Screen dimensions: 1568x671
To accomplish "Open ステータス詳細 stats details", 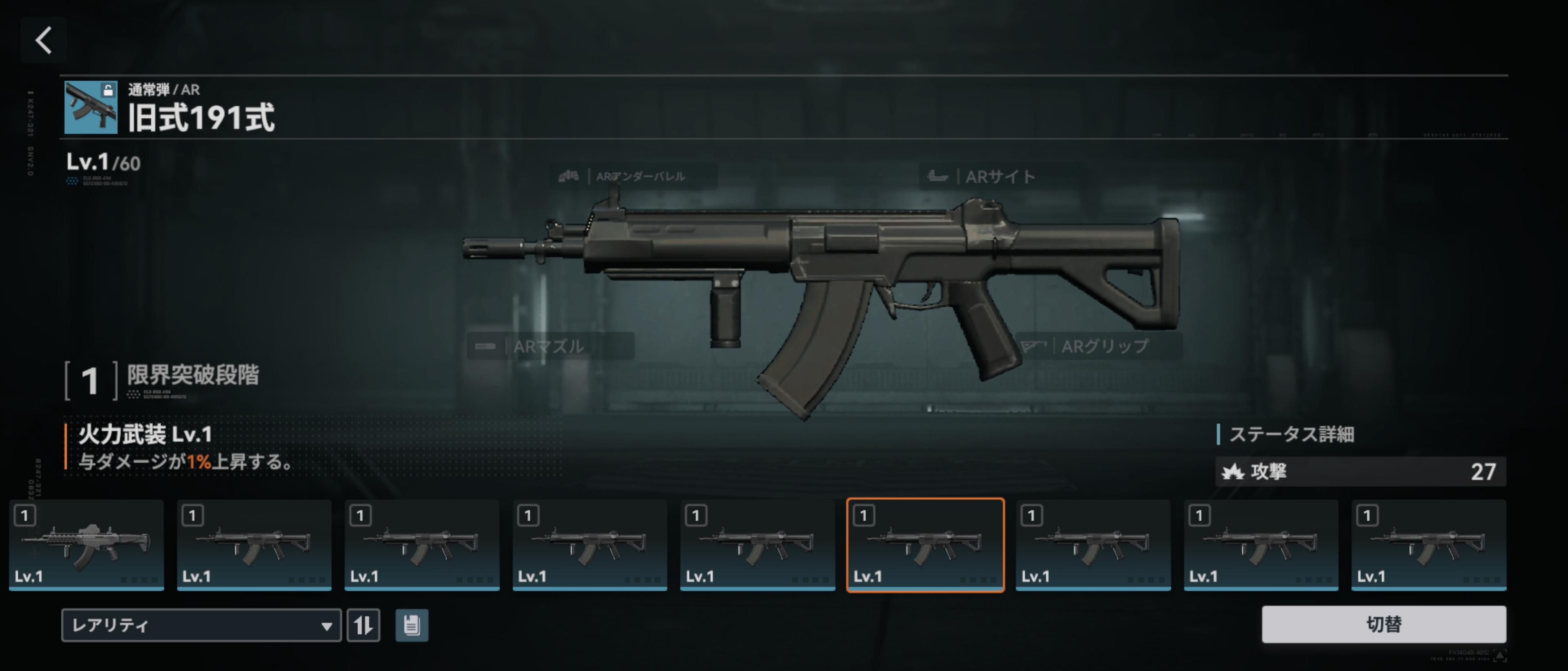I will point(1291,434).
